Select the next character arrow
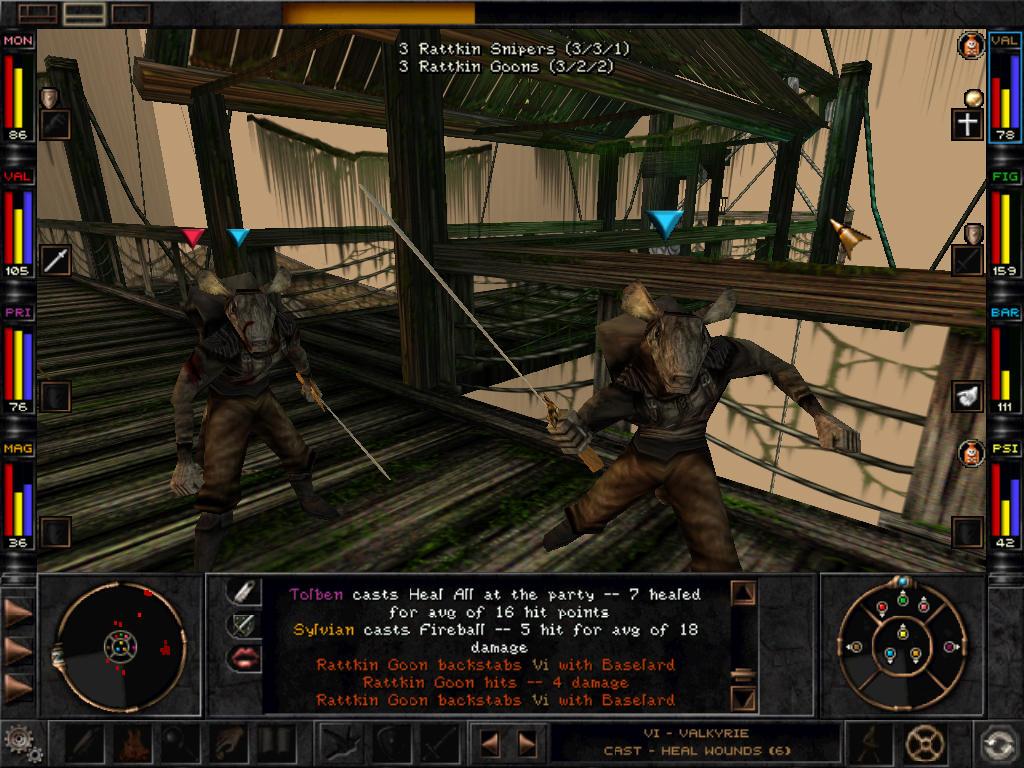The height and width of the screenshot is (768, 1024). coord(527,744)
